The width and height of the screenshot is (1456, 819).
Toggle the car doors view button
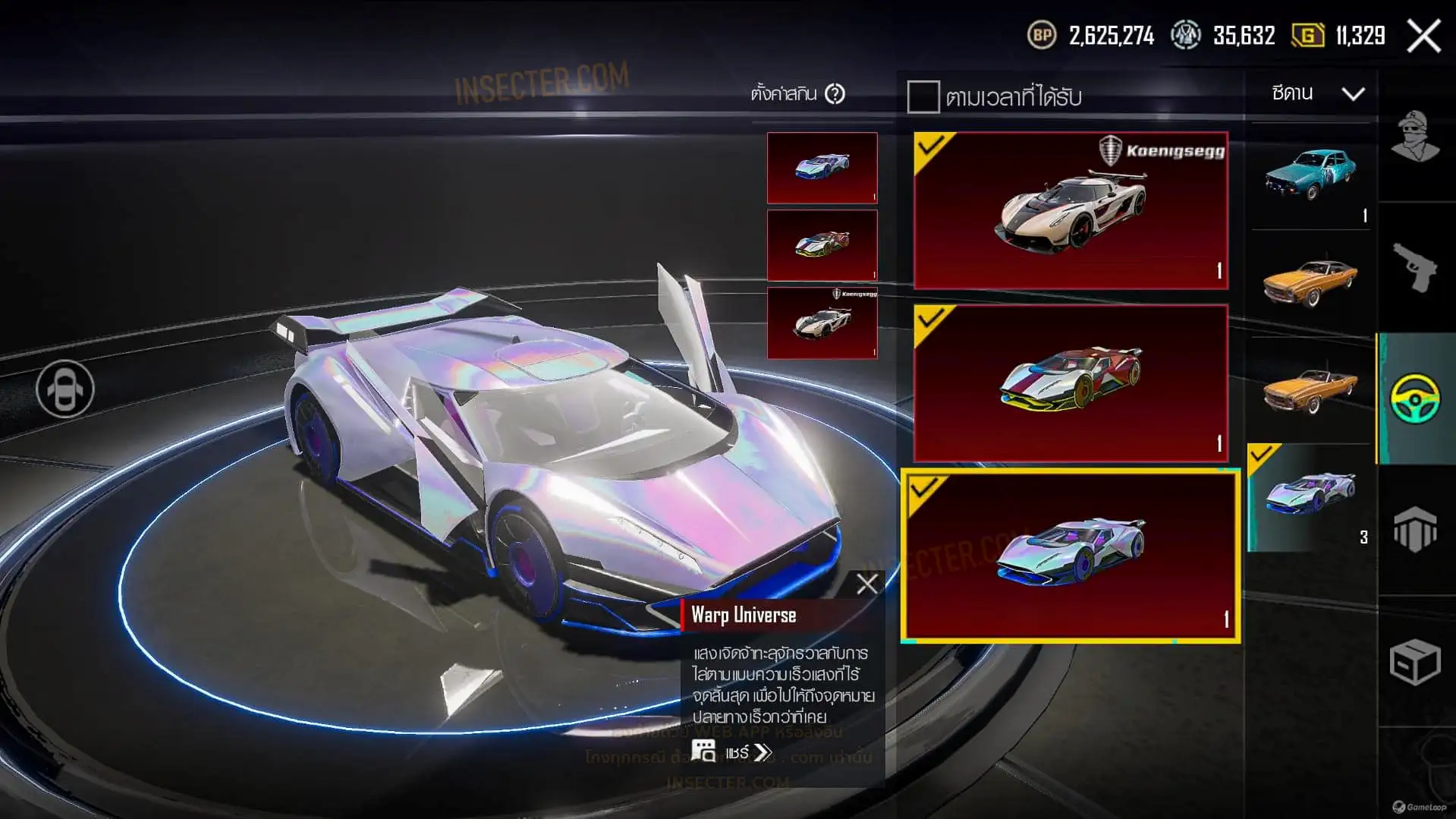(x=65, y=389)
